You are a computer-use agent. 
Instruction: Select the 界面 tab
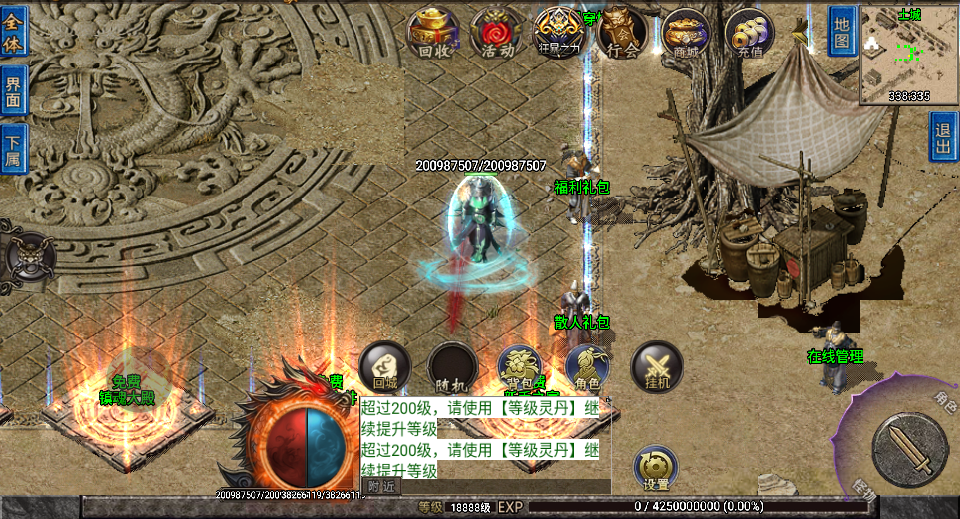(x=13, y=91)
